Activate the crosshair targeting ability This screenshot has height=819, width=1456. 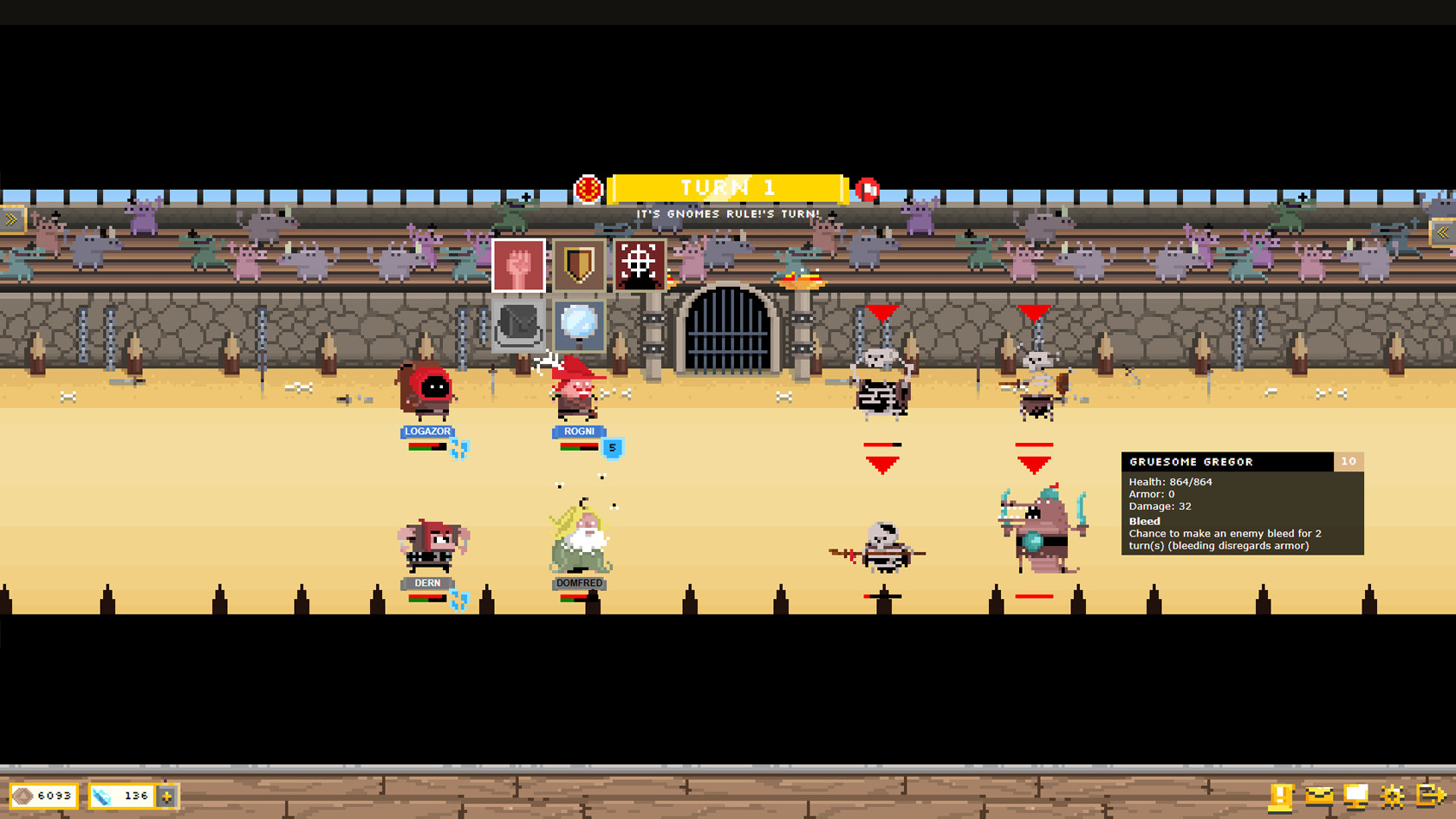click(638, 265)
